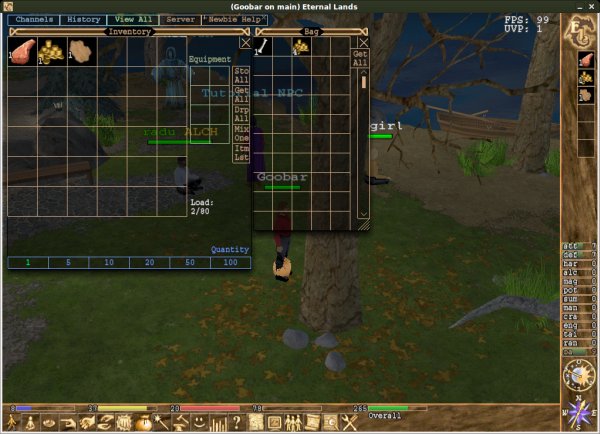This screenshot has width=600, height=434.
Task: Click the compass in the corner
Action: (x=580, y=412)
